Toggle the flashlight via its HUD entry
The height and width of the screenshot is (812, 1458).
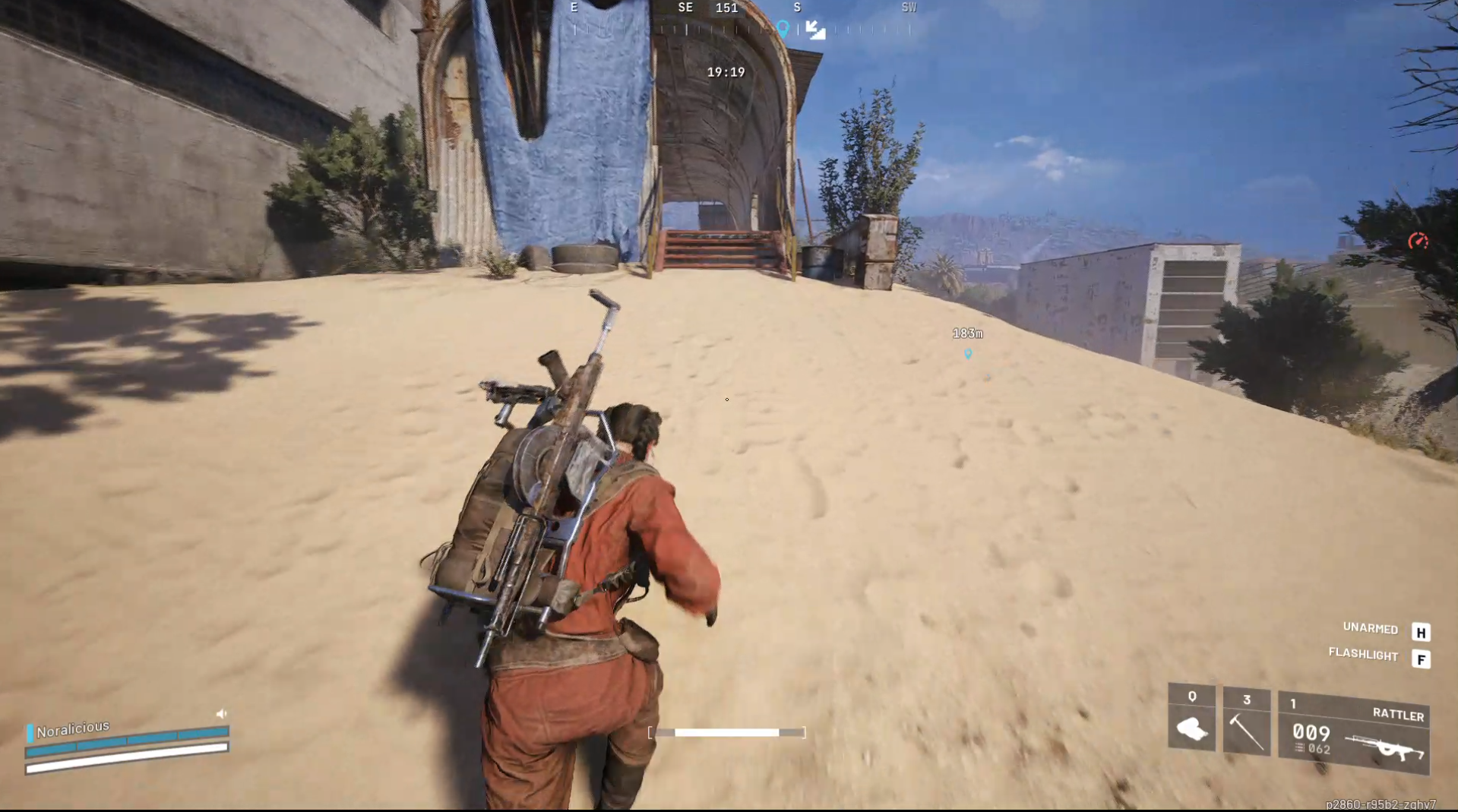(1364, 655)
